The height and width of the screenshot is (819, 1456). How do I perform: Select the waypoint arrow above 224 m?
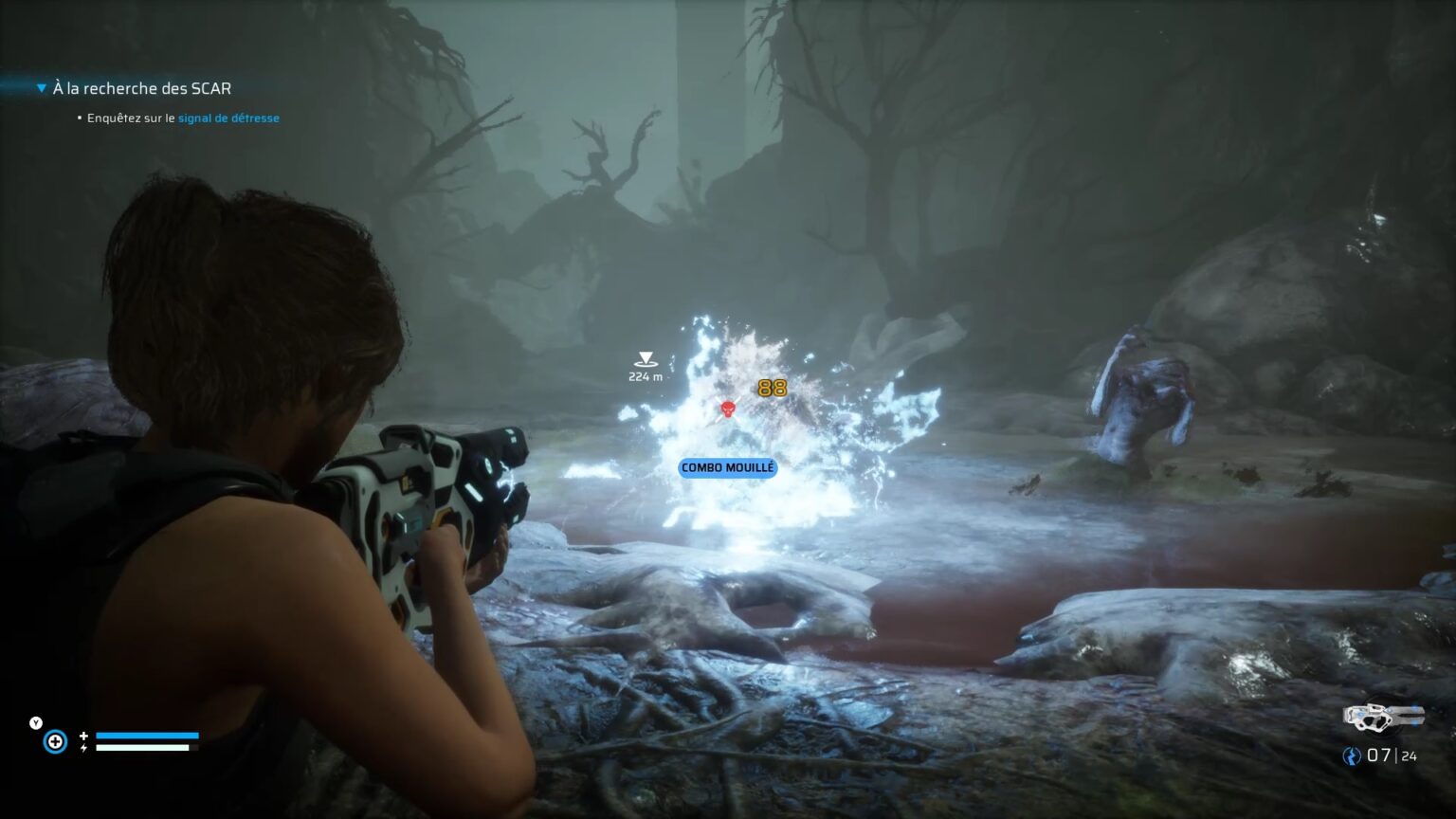(646, 358)
